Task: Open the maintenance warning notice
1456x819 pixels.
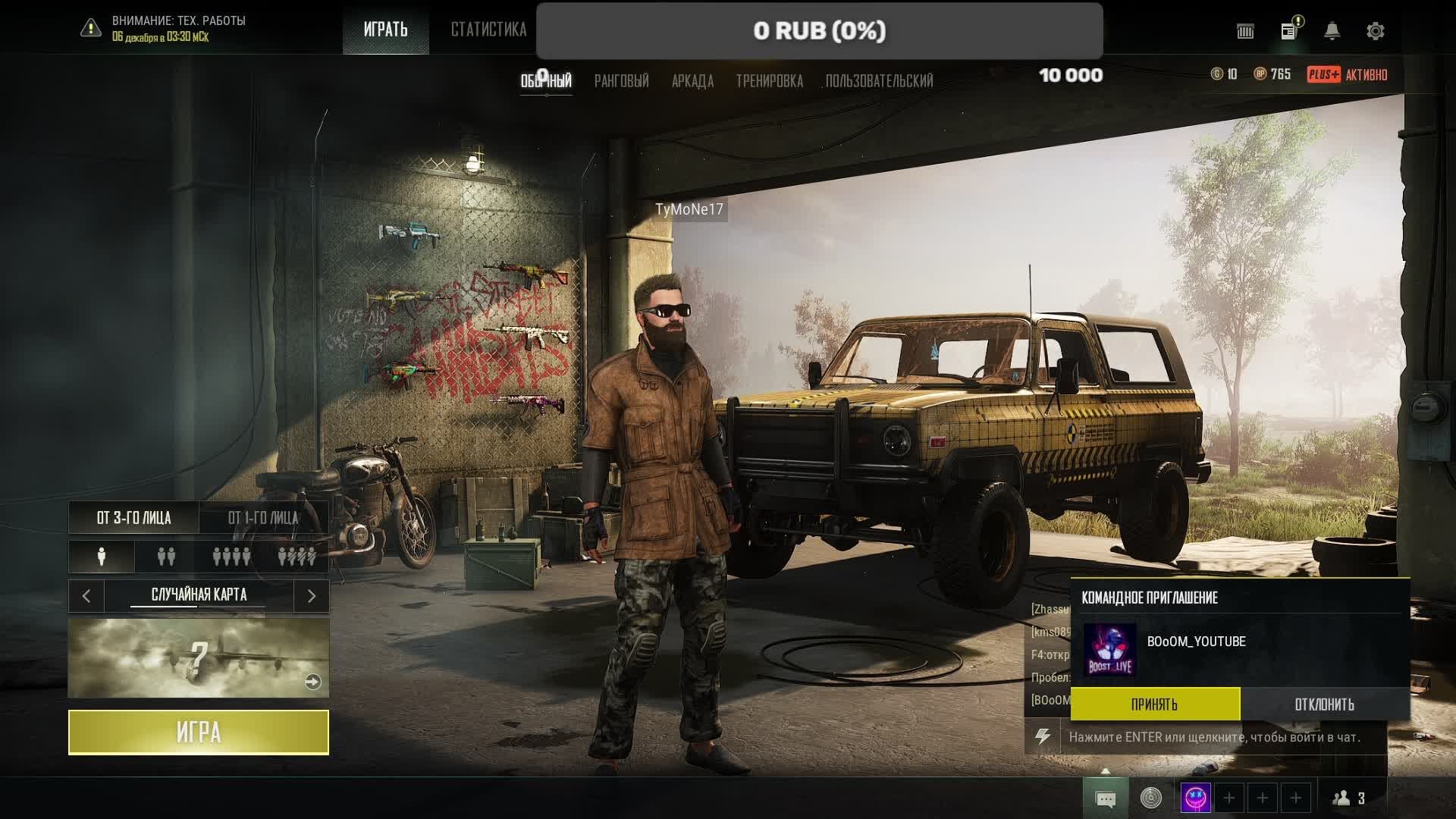Action: pyautogui.click(x=163, y=28)
